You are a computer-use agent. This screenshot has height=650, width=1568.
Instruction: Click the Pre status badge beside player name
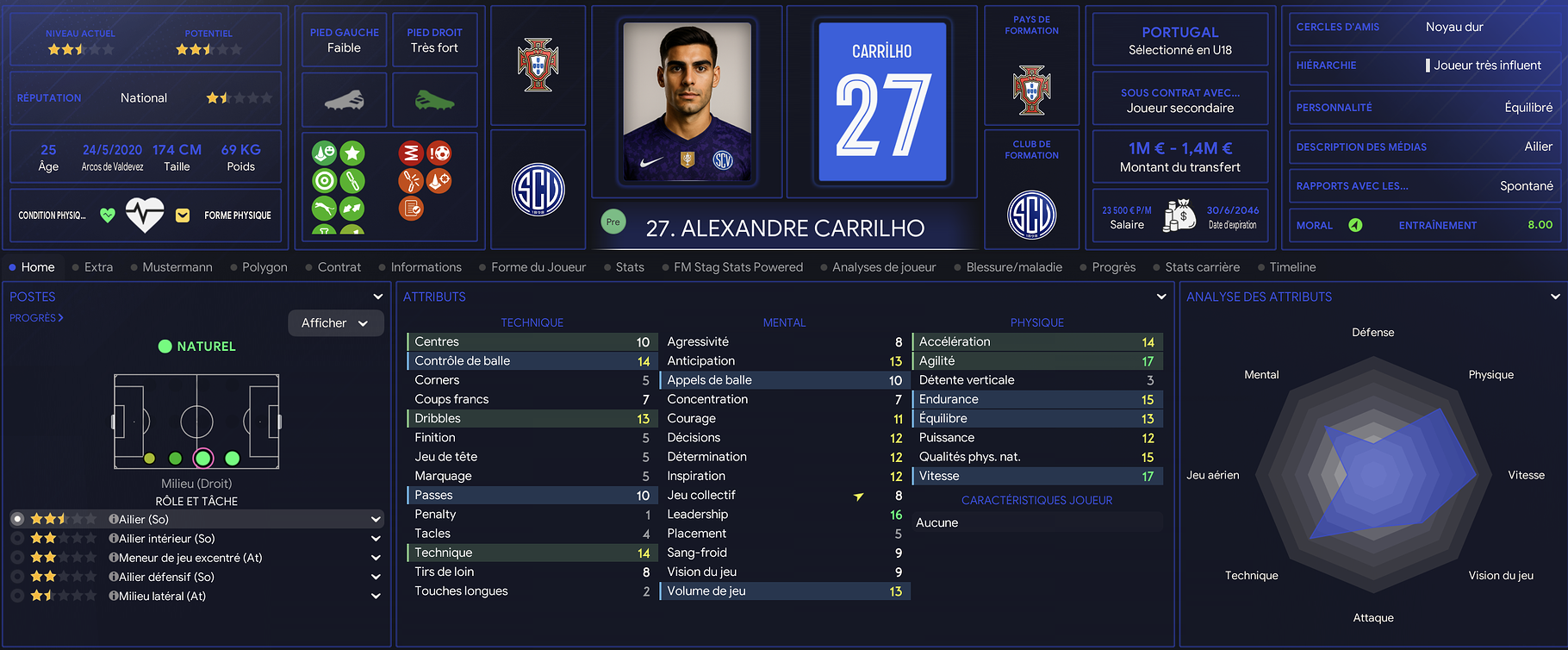click(x=613, y=222)
